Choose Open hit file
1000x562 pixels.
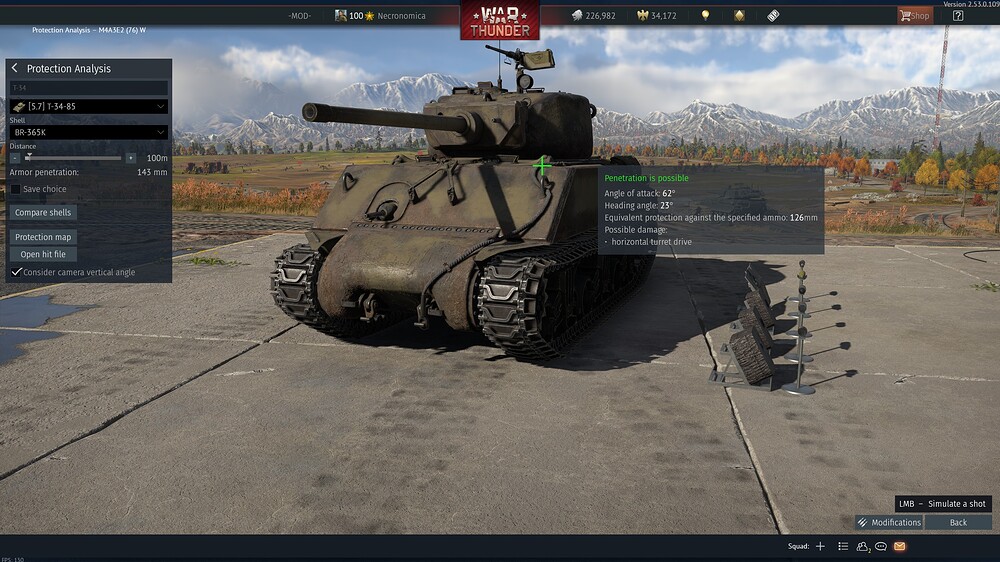43,254
